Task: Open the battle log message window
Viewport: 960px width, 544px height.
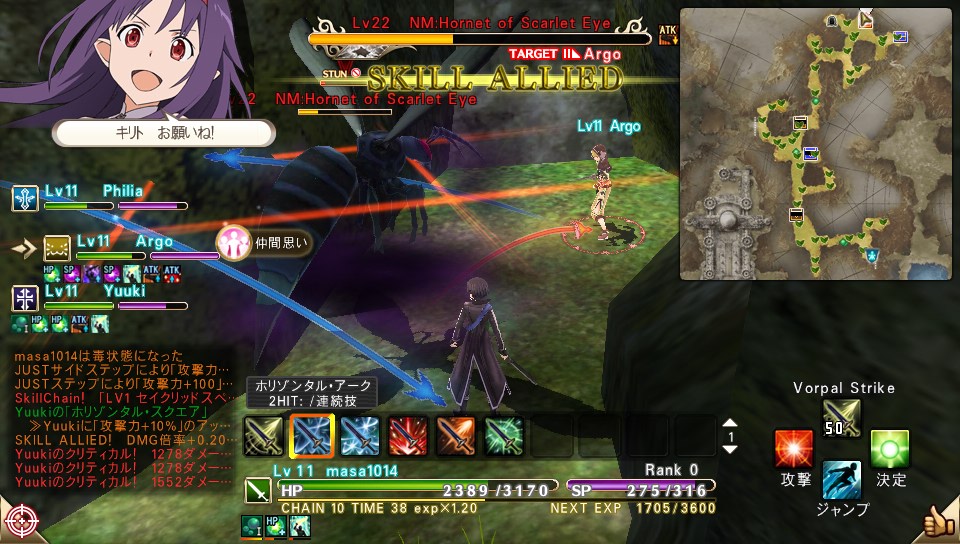Action: [x=125, y=418]
